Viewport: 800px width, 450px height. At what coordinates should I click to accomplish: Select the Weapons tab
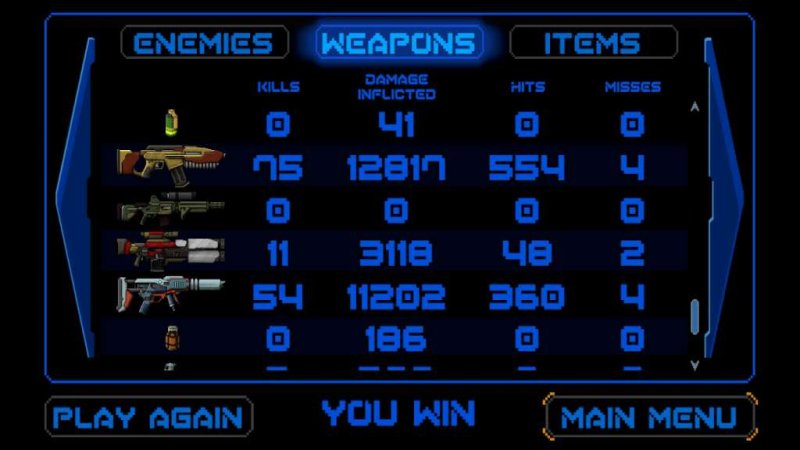(x=398, y=43)
